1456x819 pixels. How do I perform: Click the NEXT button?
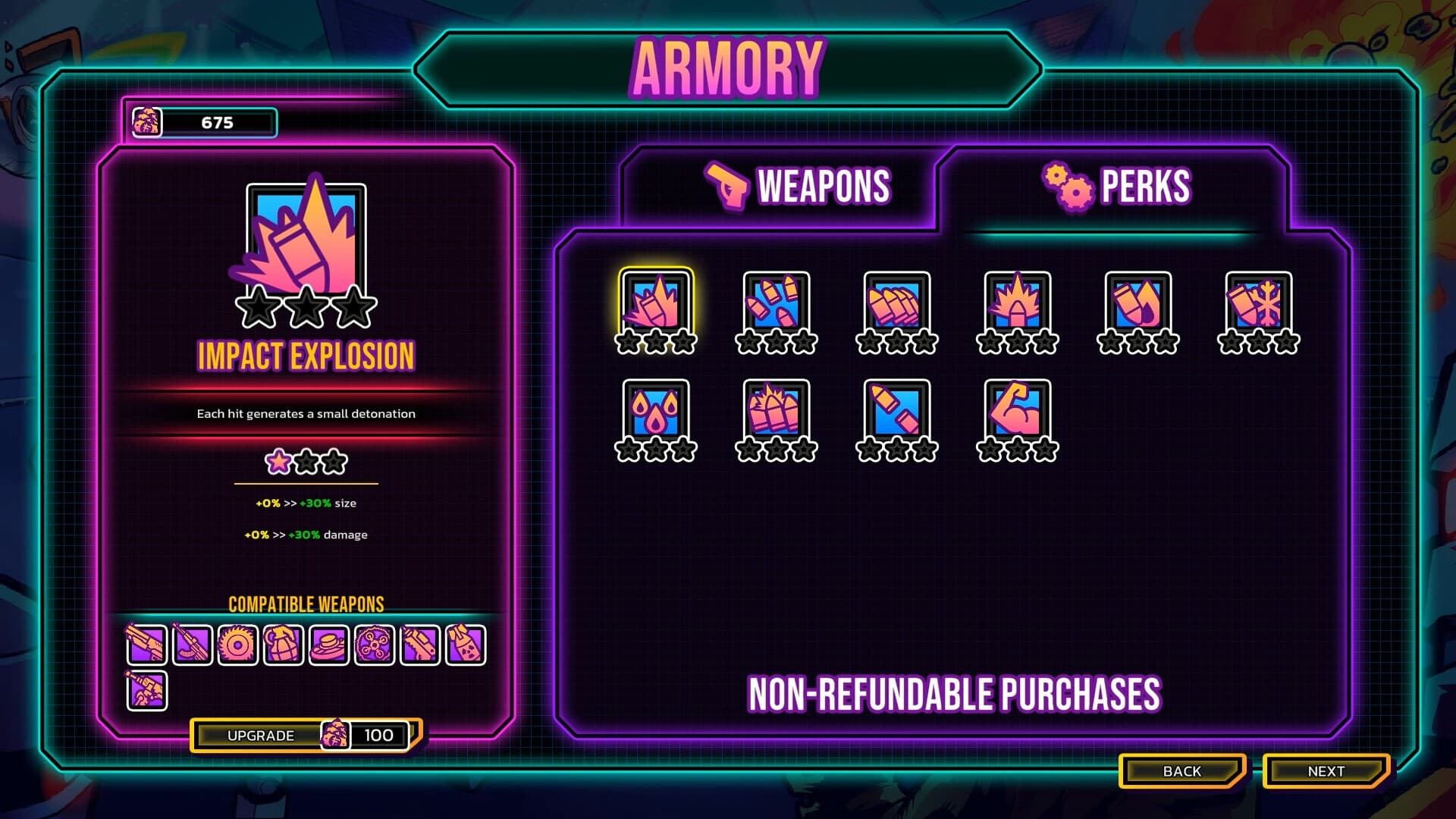point(1326,770)
